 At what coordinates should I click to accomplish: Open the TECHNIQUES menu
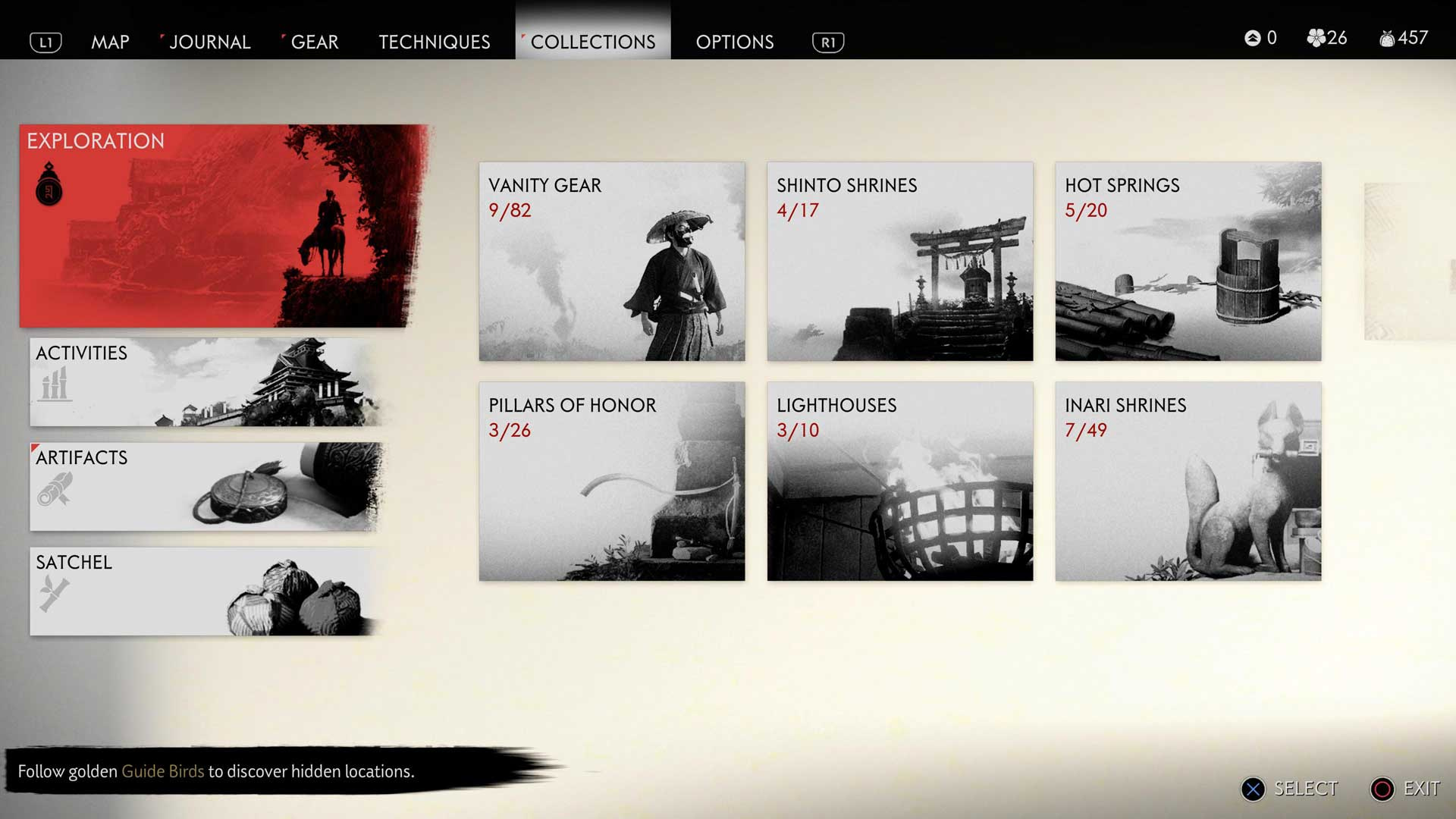click(x=433, y=42)
